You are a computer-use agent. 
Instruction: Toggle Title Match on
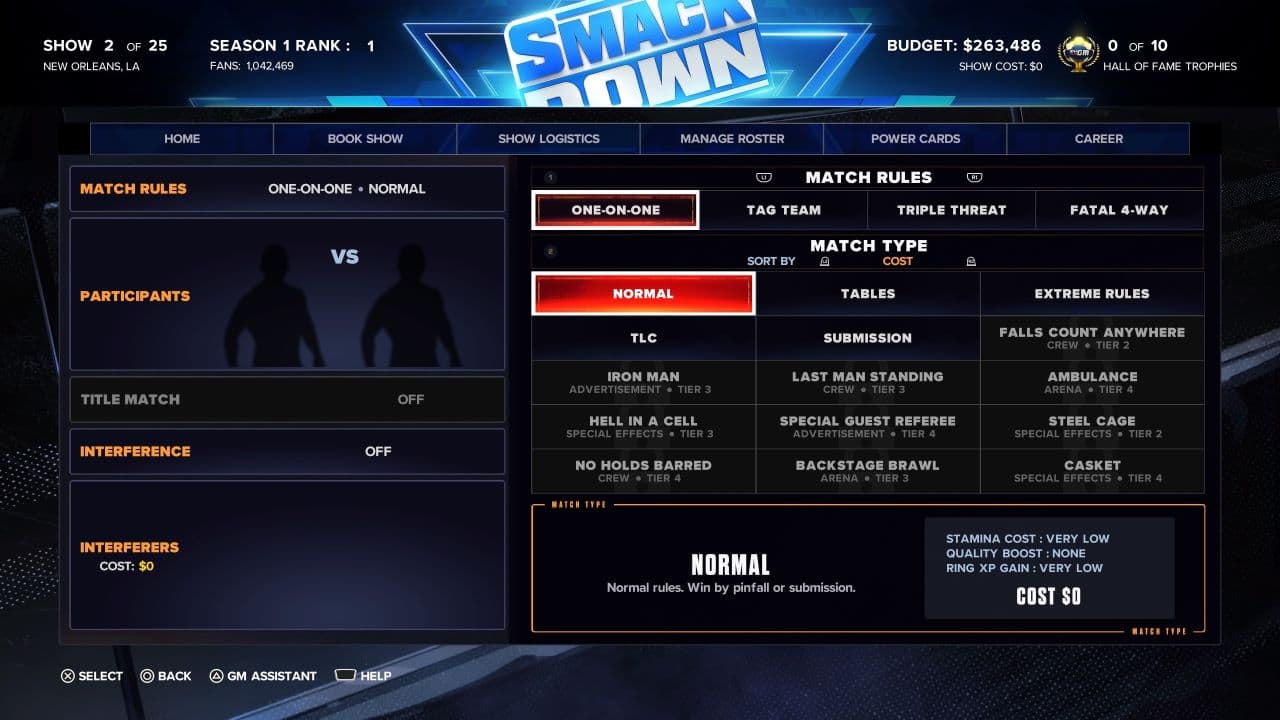287,399
